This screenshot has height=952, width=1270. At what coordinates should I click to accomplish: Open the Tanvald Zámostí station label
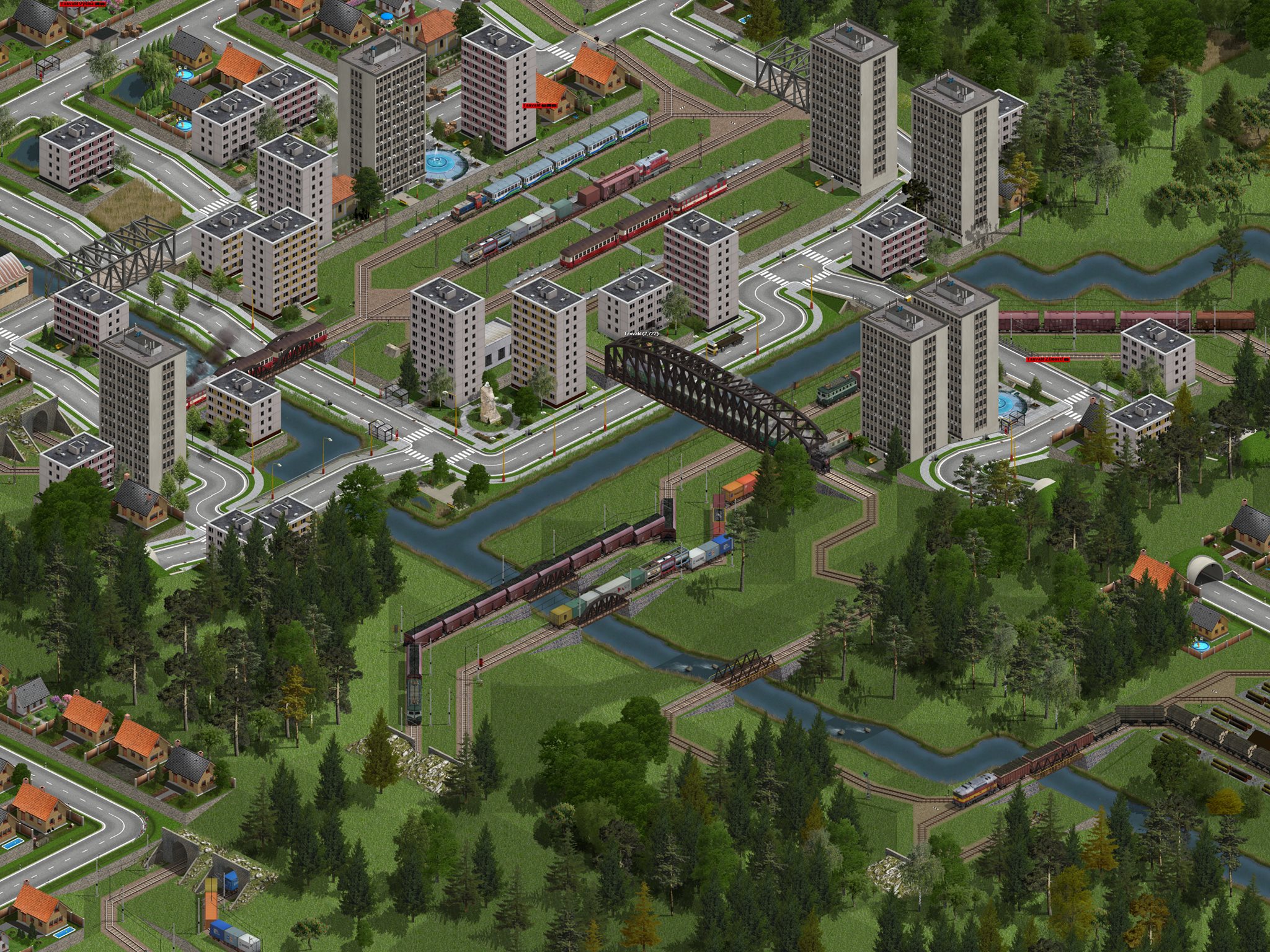(x=1048, y=359)
